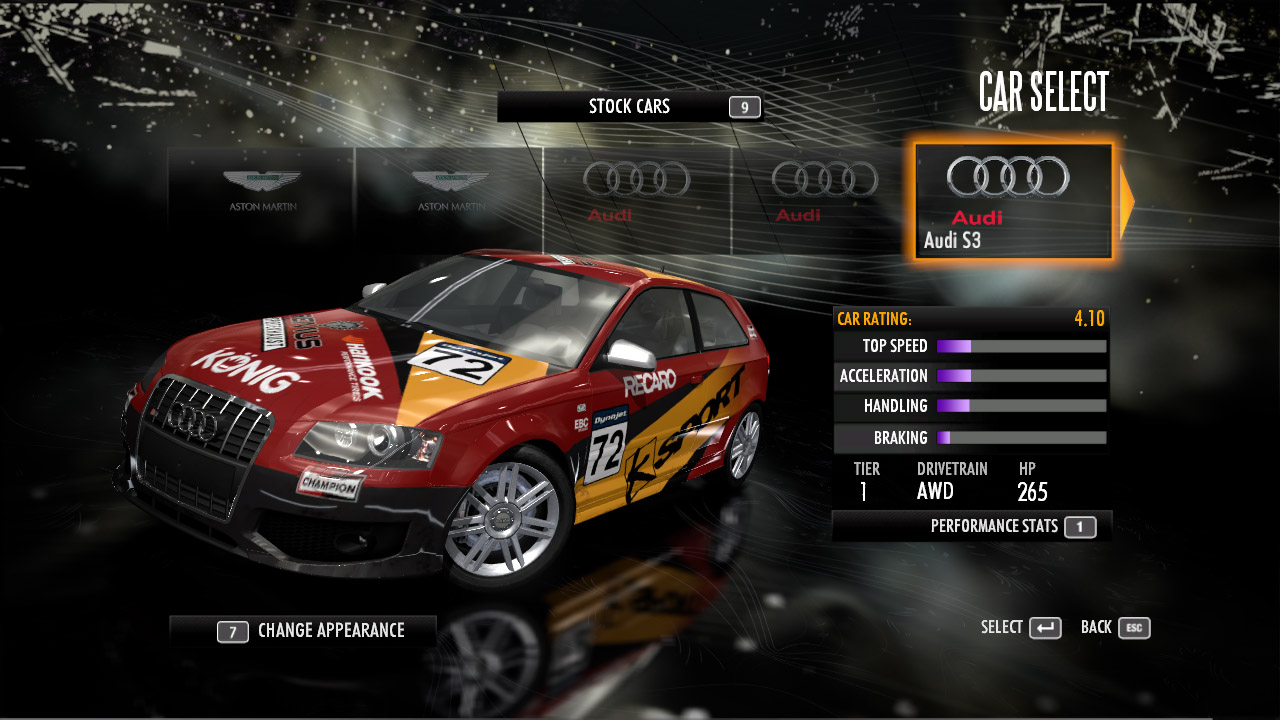The width and height of the screenshot is (1280, 720).
Task: Confirm the car with Select
Action: (1021, 628)
